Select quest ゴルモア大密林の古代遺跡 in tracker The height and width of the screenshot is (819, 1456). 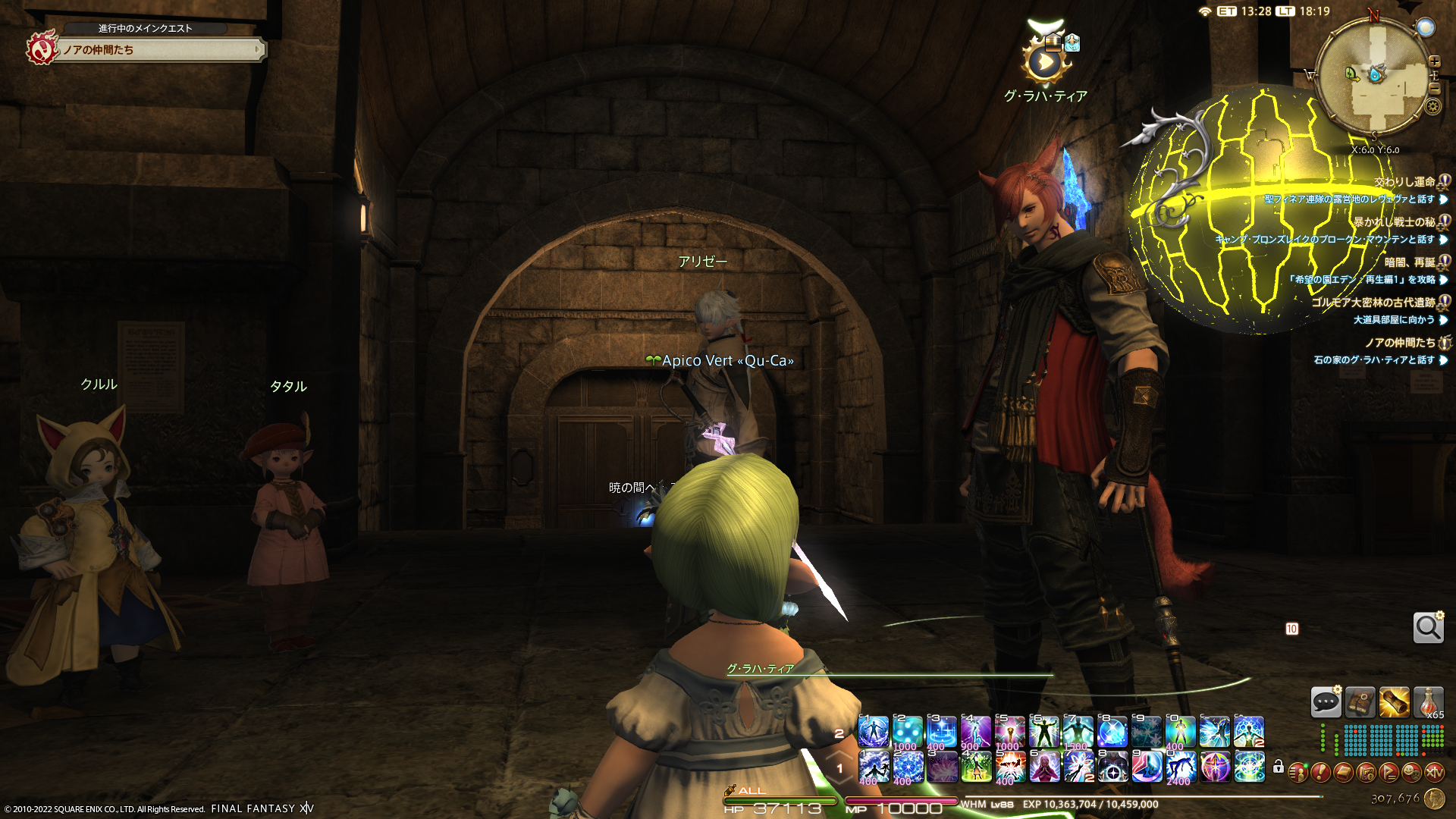(x=1373, y=303)
